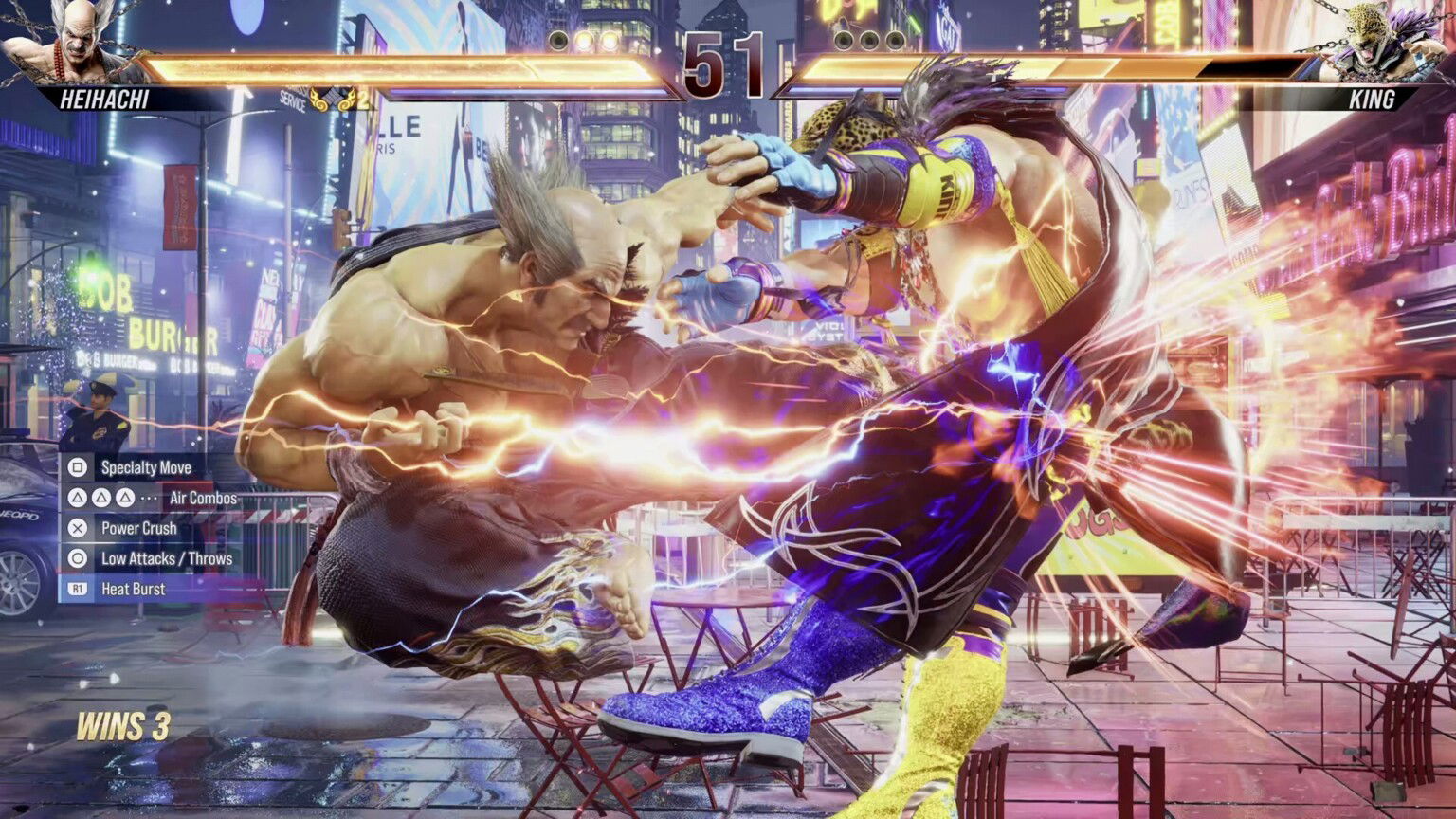Toggle Heihachi's first round-win pip
The height and width of the screenshot is (819, 1456).
tap(556, 40)
